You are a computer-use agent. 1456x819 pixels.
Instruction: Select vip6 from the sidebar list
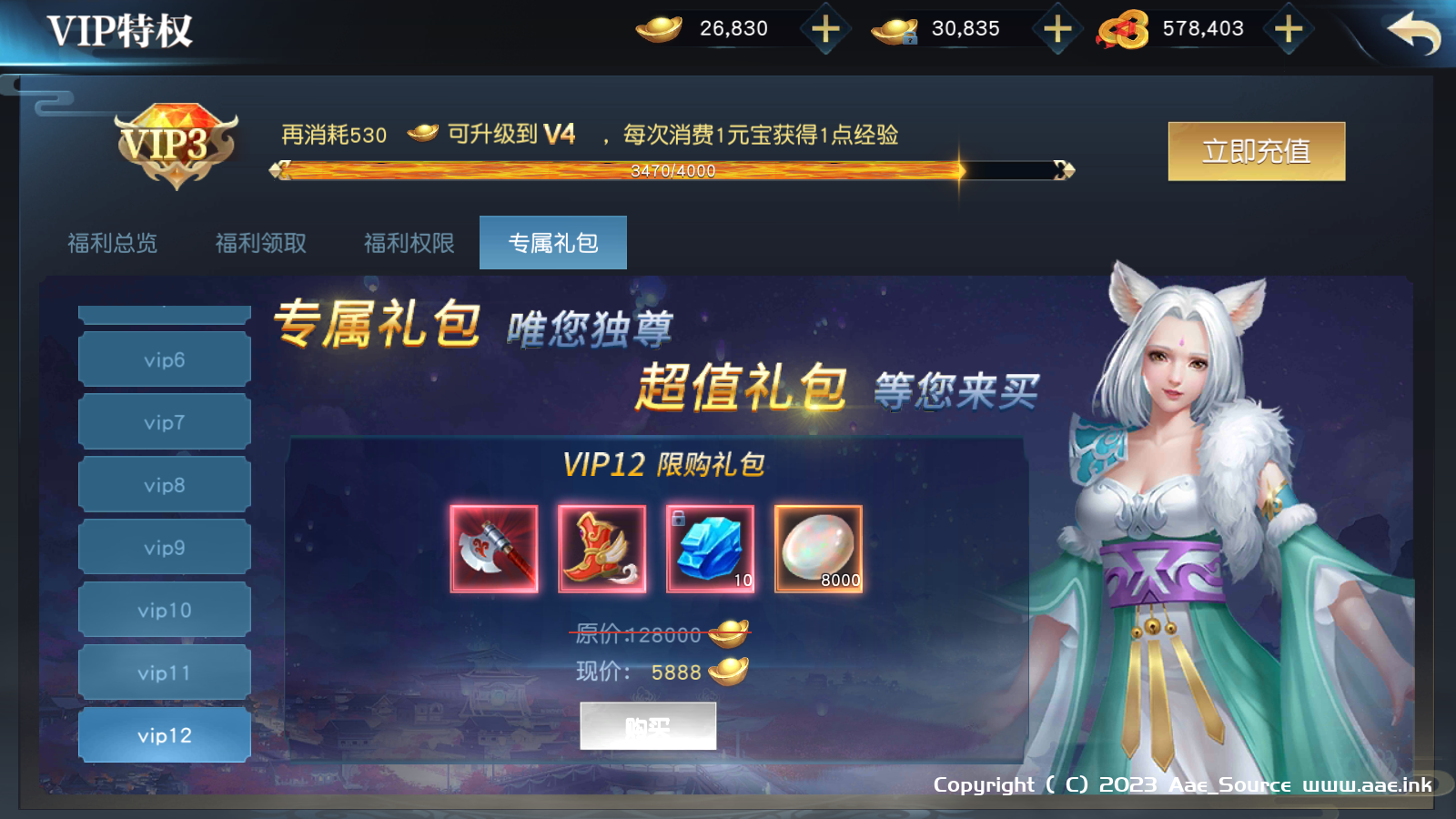pyautogui.click(x=163, y=359)
